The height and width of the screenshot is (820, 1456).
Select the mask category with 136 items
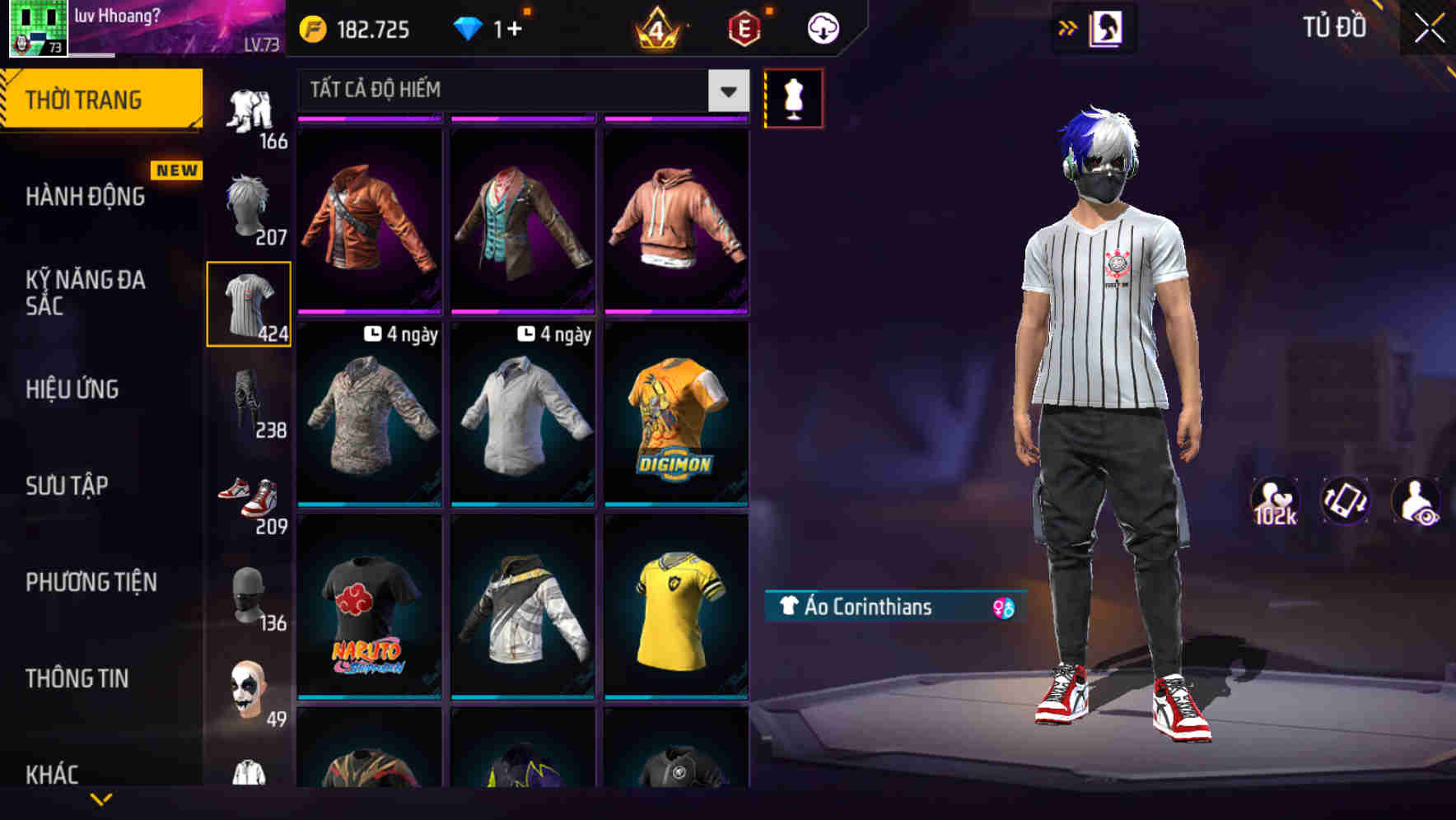point(250,594)
